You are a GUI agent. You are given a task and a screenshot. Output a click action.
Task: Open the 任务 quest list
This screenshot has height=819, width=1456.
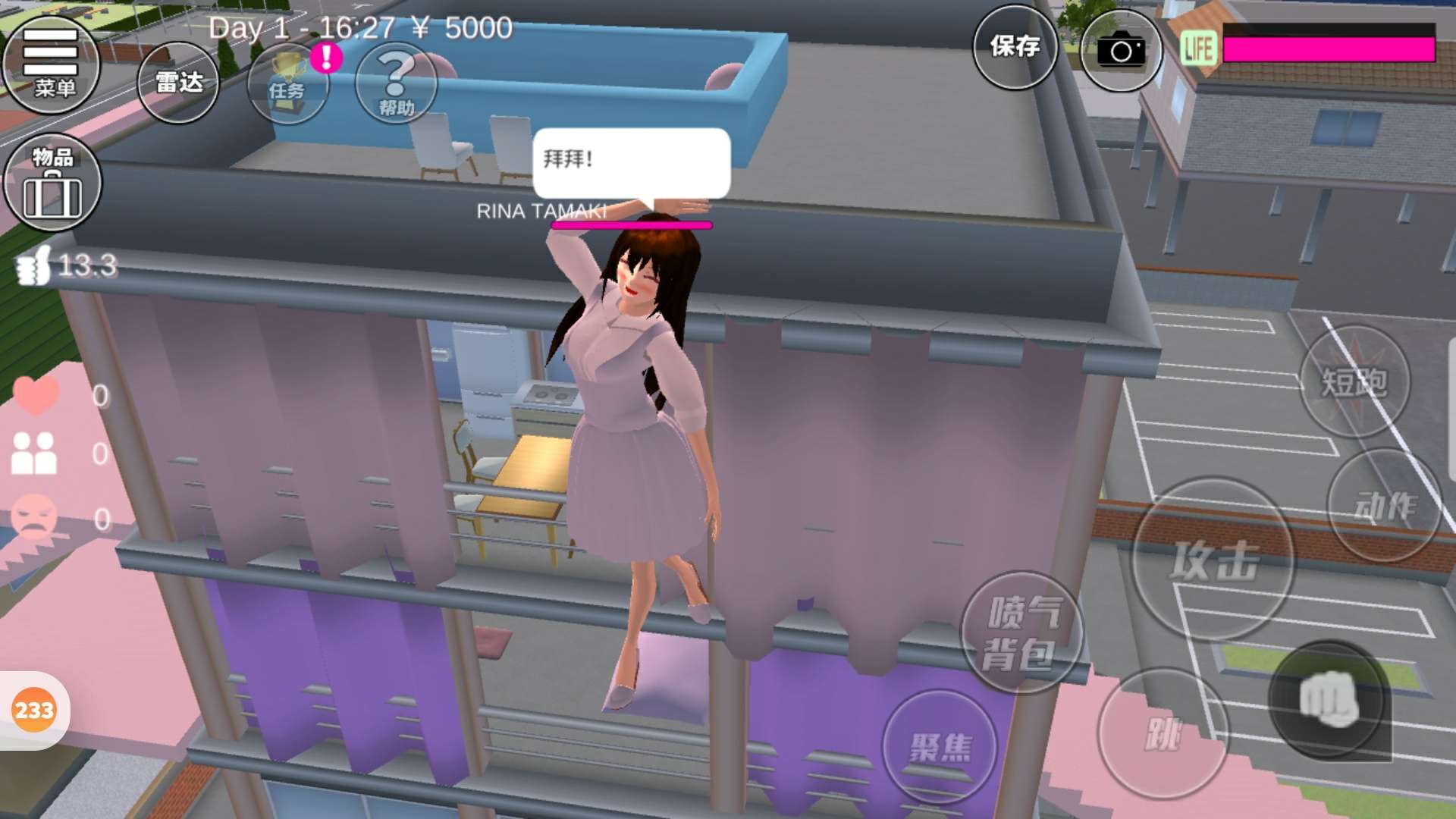pyautogui.click(x=288, y=83)
